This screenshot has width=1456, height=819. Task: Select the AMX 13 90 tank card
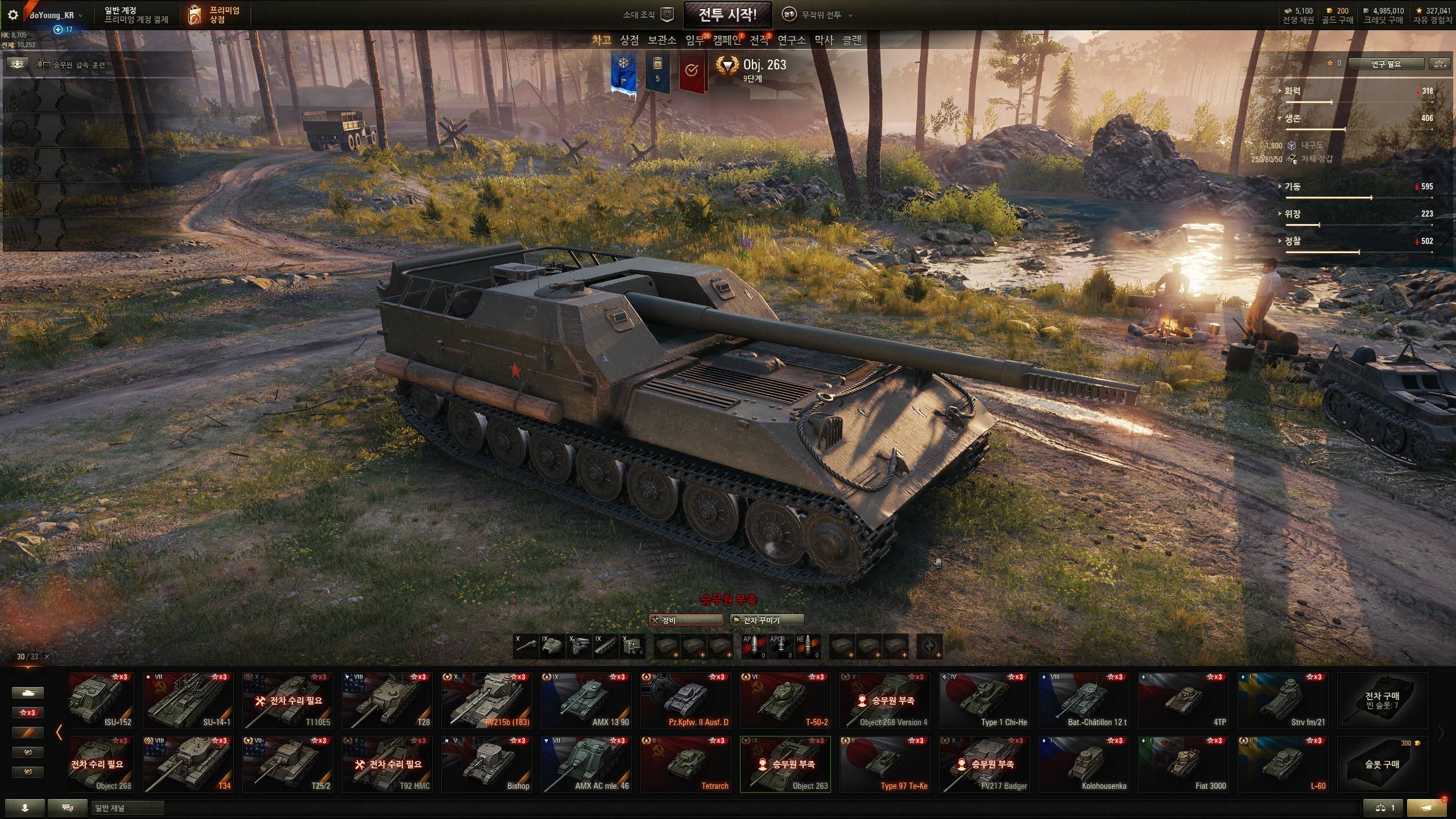586,701
